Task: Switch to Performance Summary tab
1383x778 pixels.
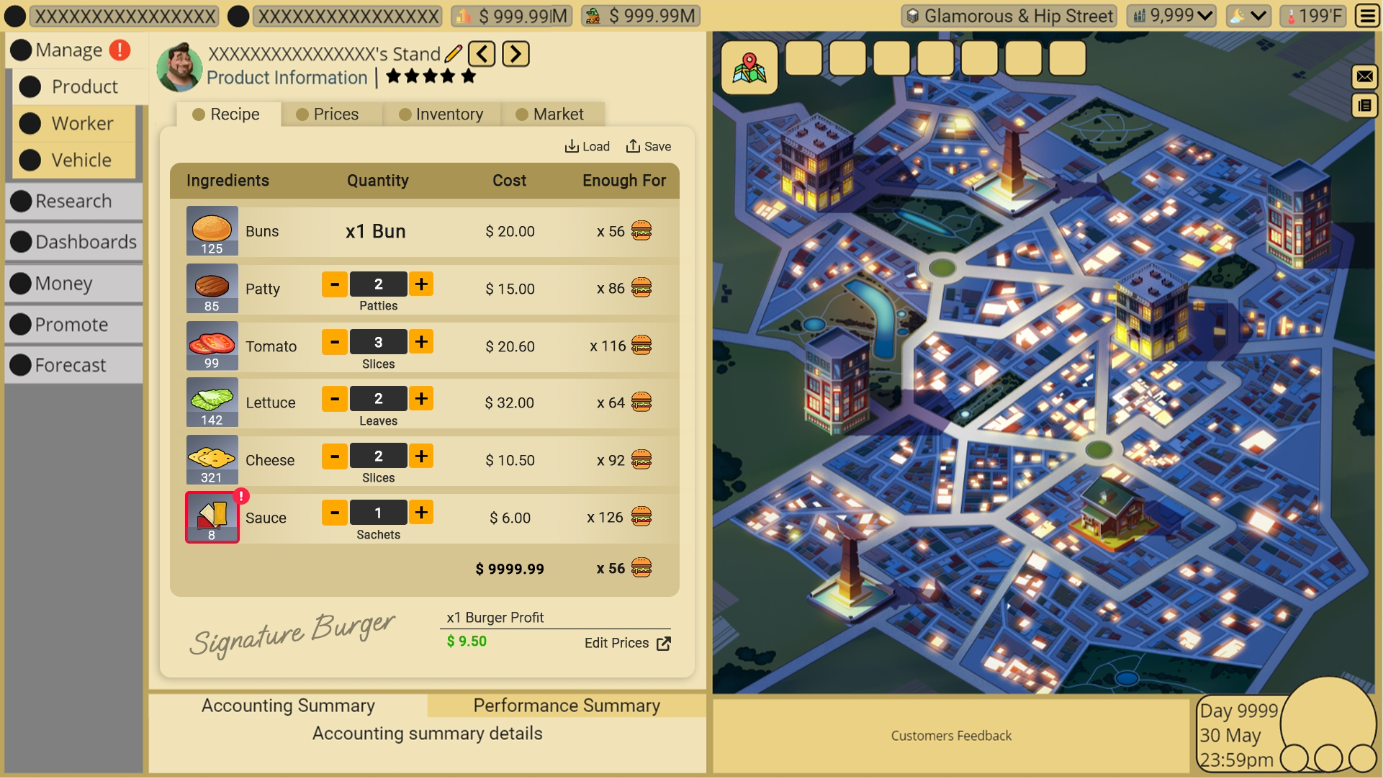Action: 566,706
